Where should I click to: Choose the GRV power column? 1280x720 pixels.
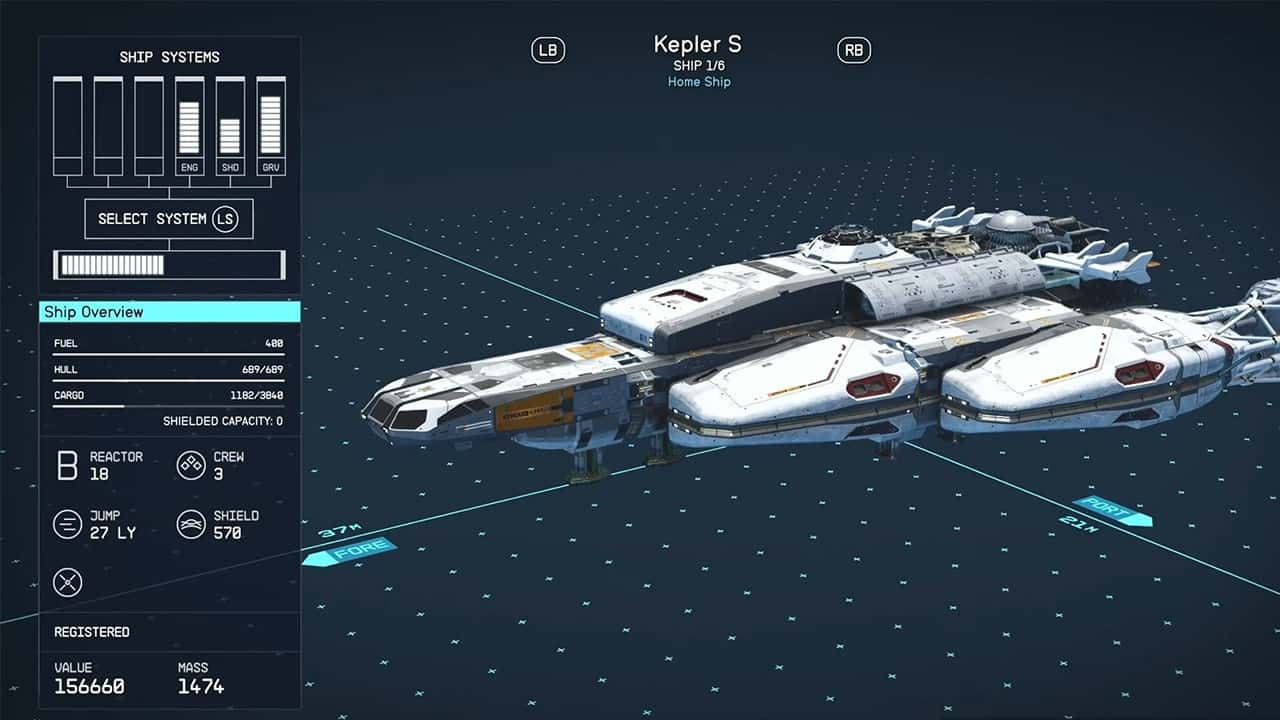(x=271, y=127)
